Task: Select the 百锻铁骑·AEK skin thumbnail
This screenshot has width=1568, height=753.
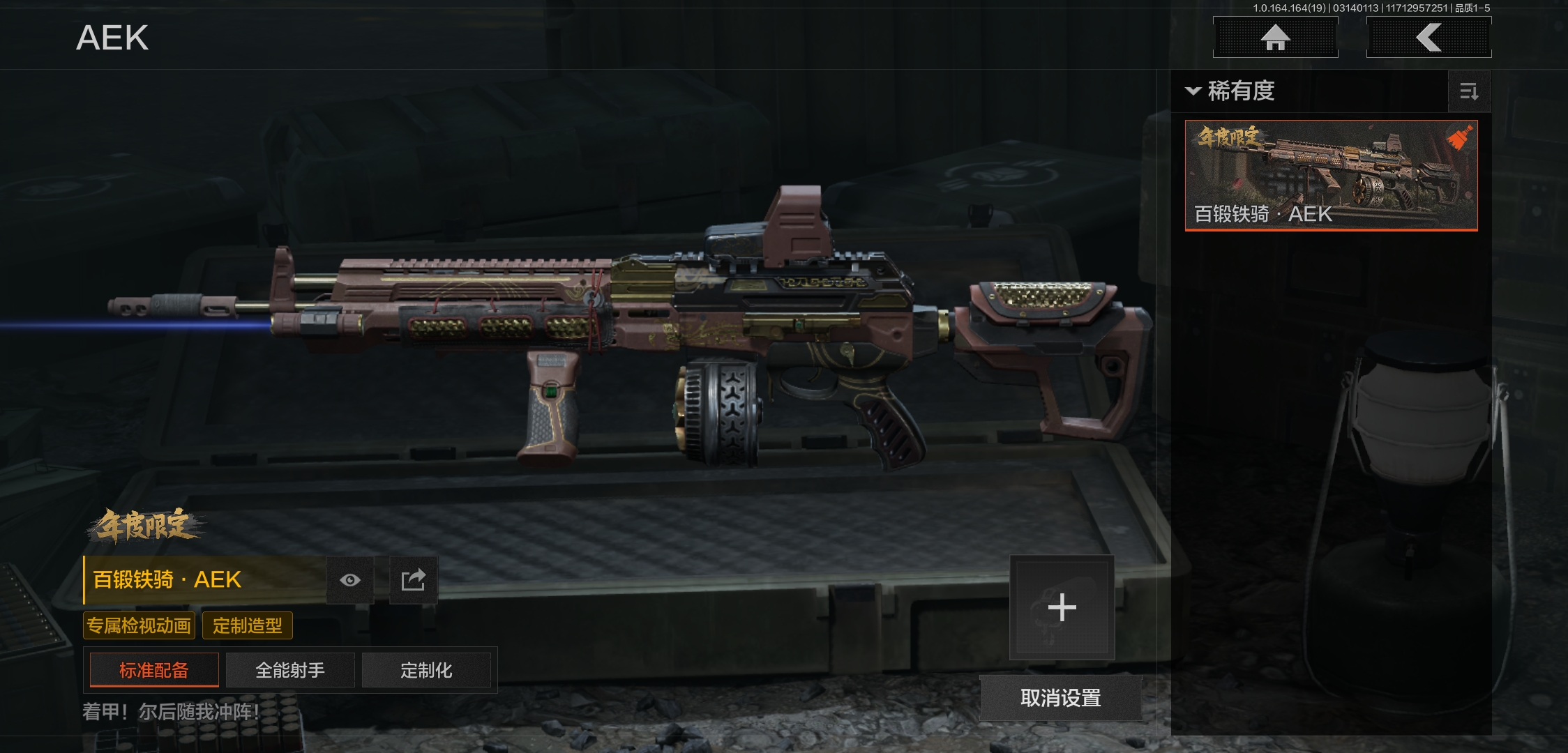Action: coord(1329,176)
